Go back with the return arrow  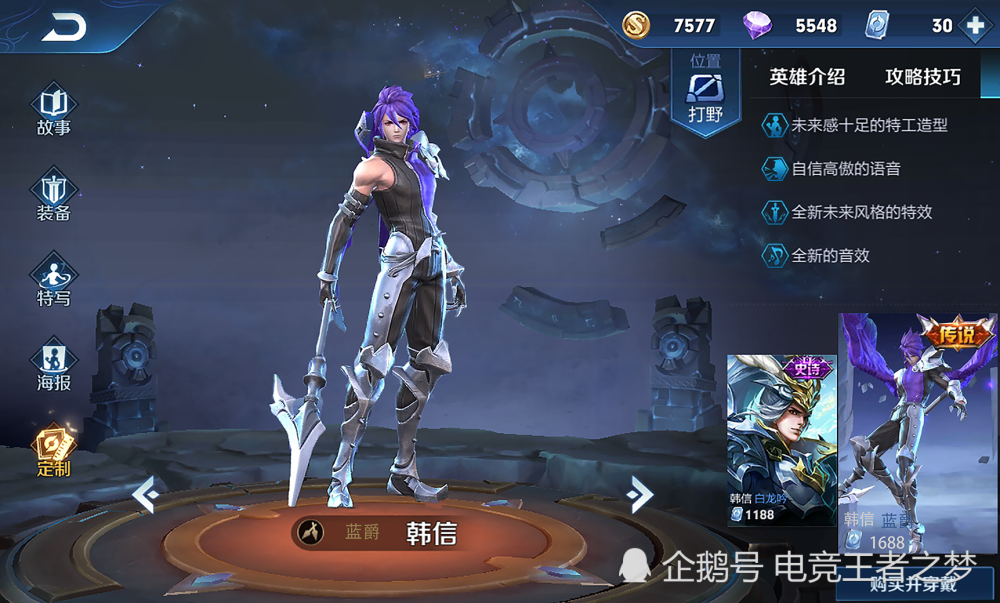point(63,28)
